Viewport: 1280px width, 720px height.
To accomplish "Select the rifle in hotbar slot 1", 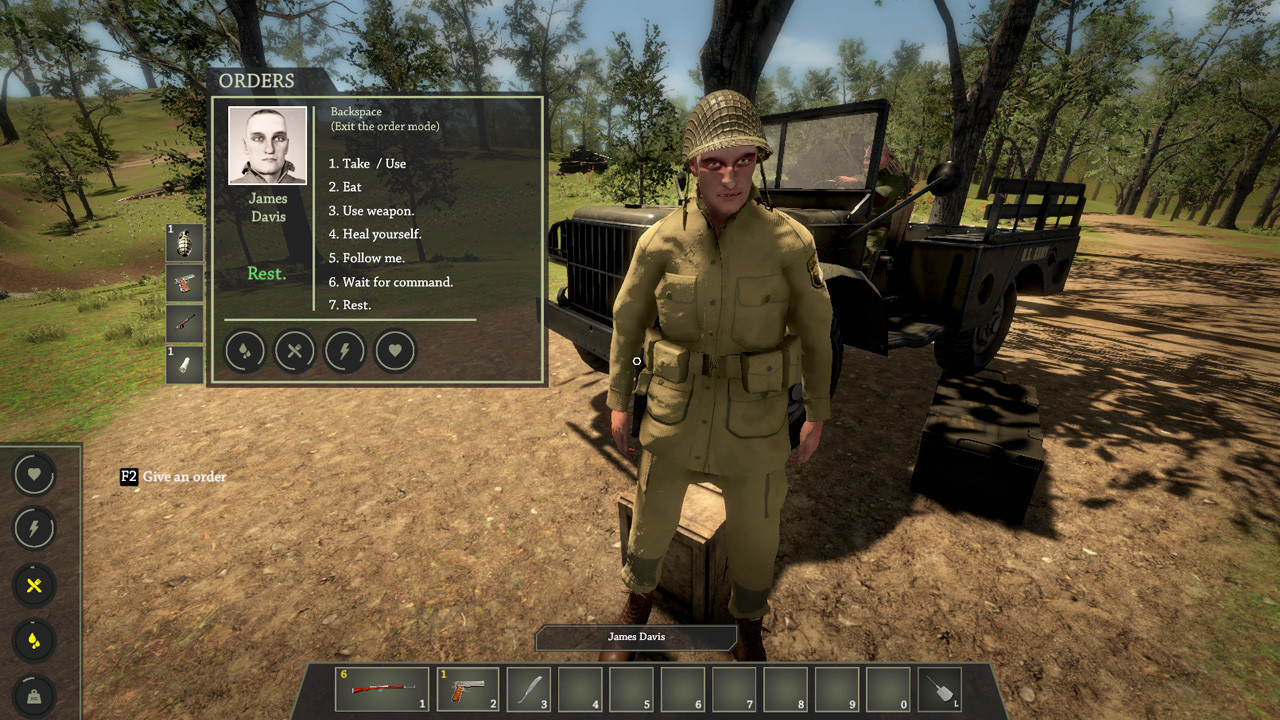I will click(380, 688).
